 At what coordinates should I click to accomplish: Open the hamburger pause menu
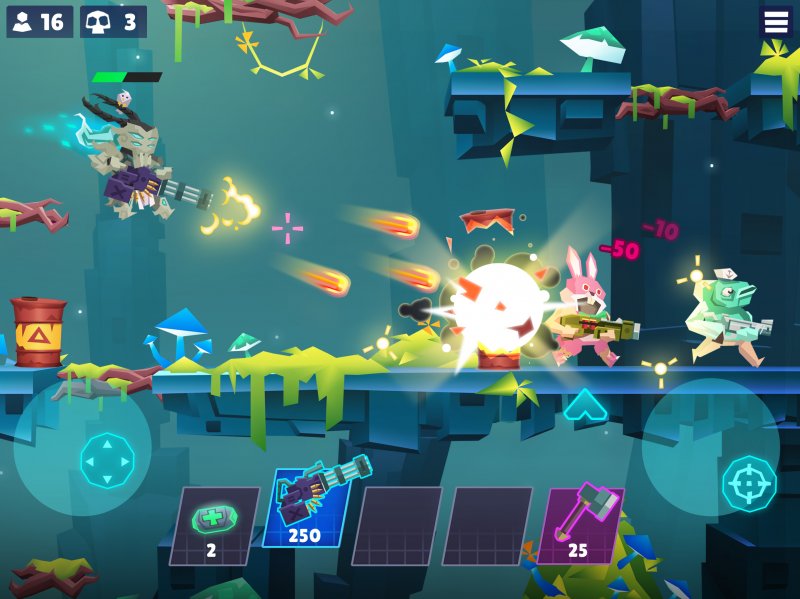pos(776,21)
